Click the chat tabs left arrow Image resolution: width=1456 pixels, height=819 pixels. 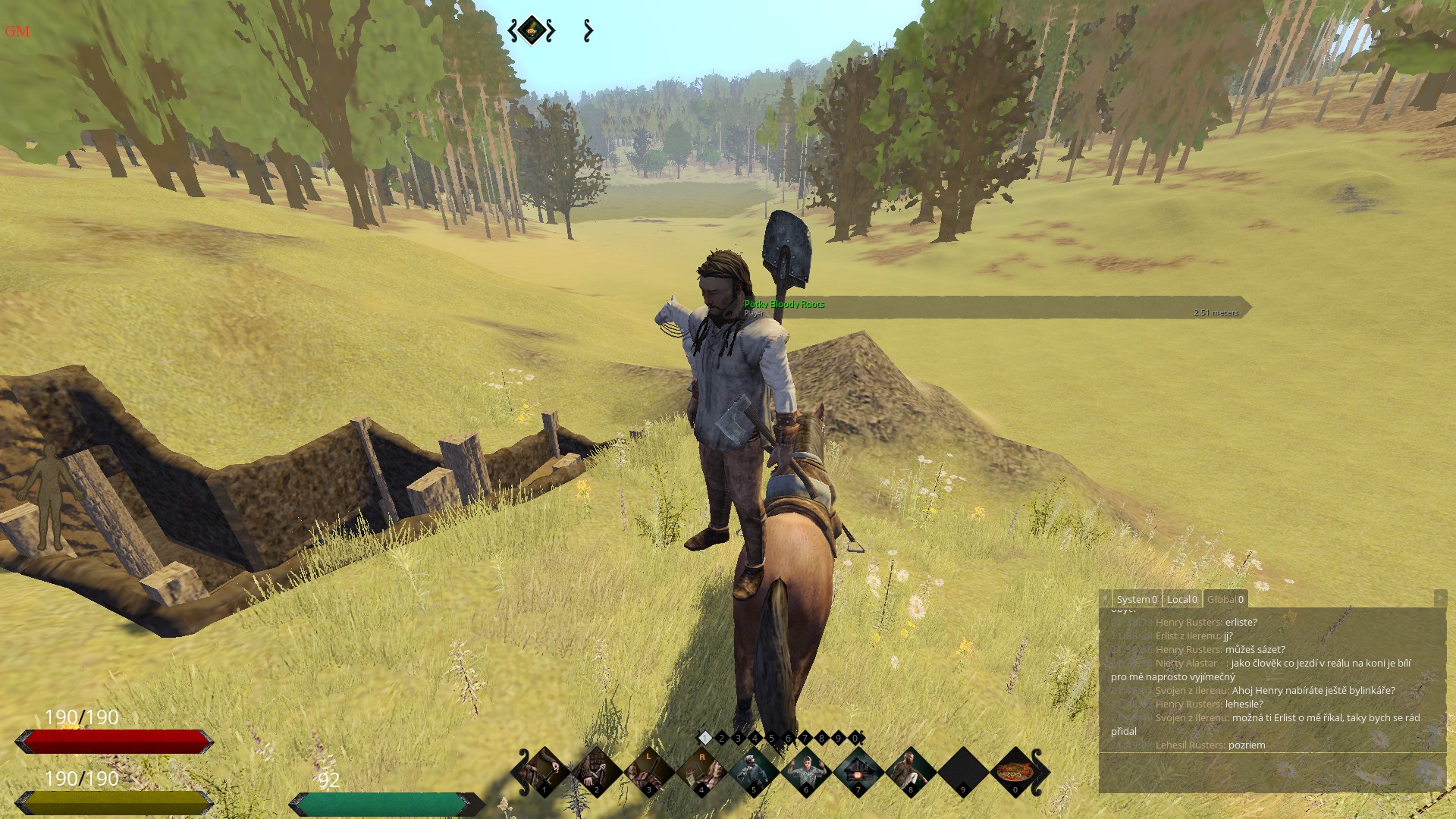coord(1105,599)
